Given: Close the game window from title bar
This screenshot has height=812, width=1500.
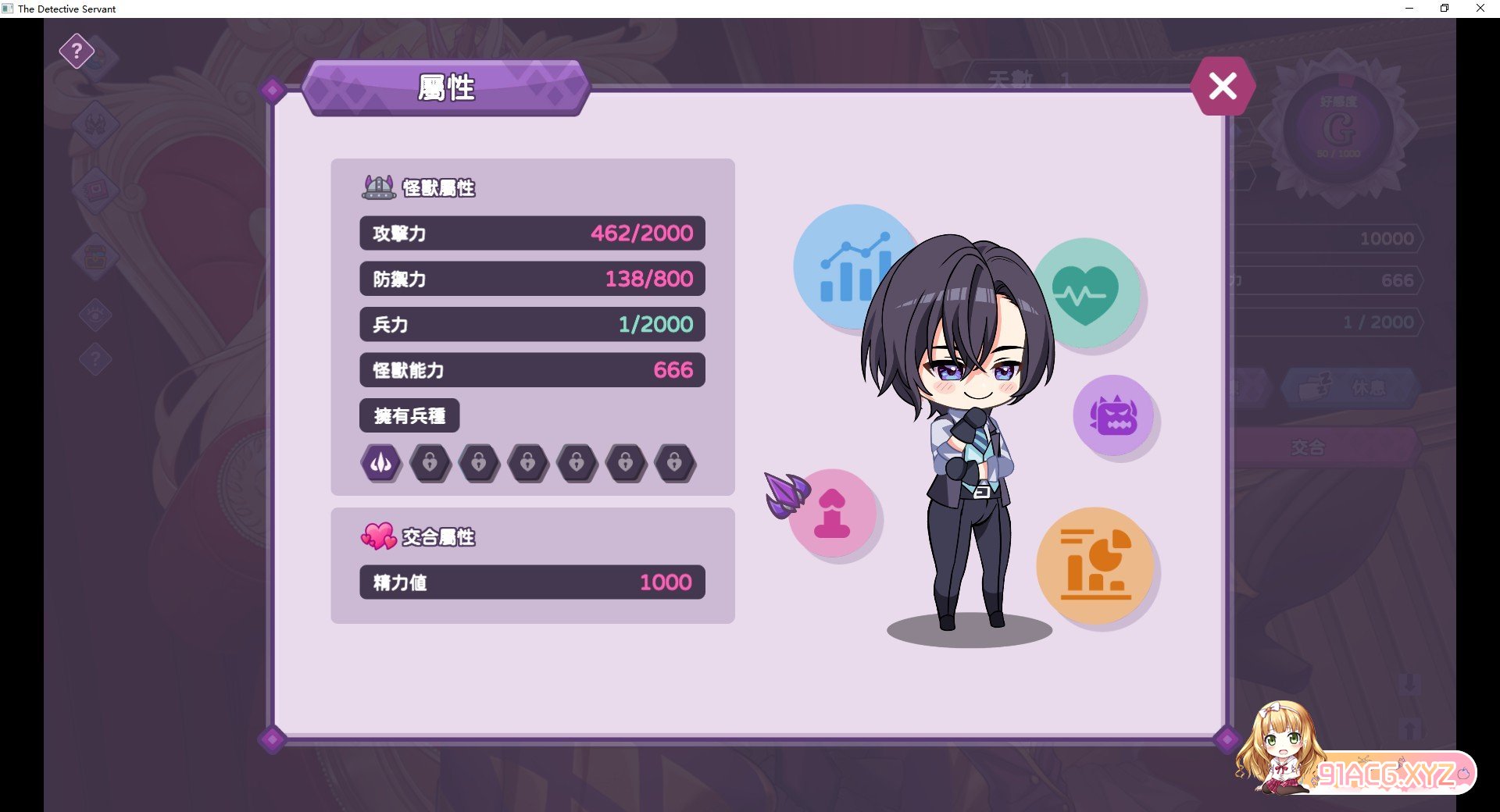Looking at the screenshot, I should pyautogui.click(x=1480, y=9).
